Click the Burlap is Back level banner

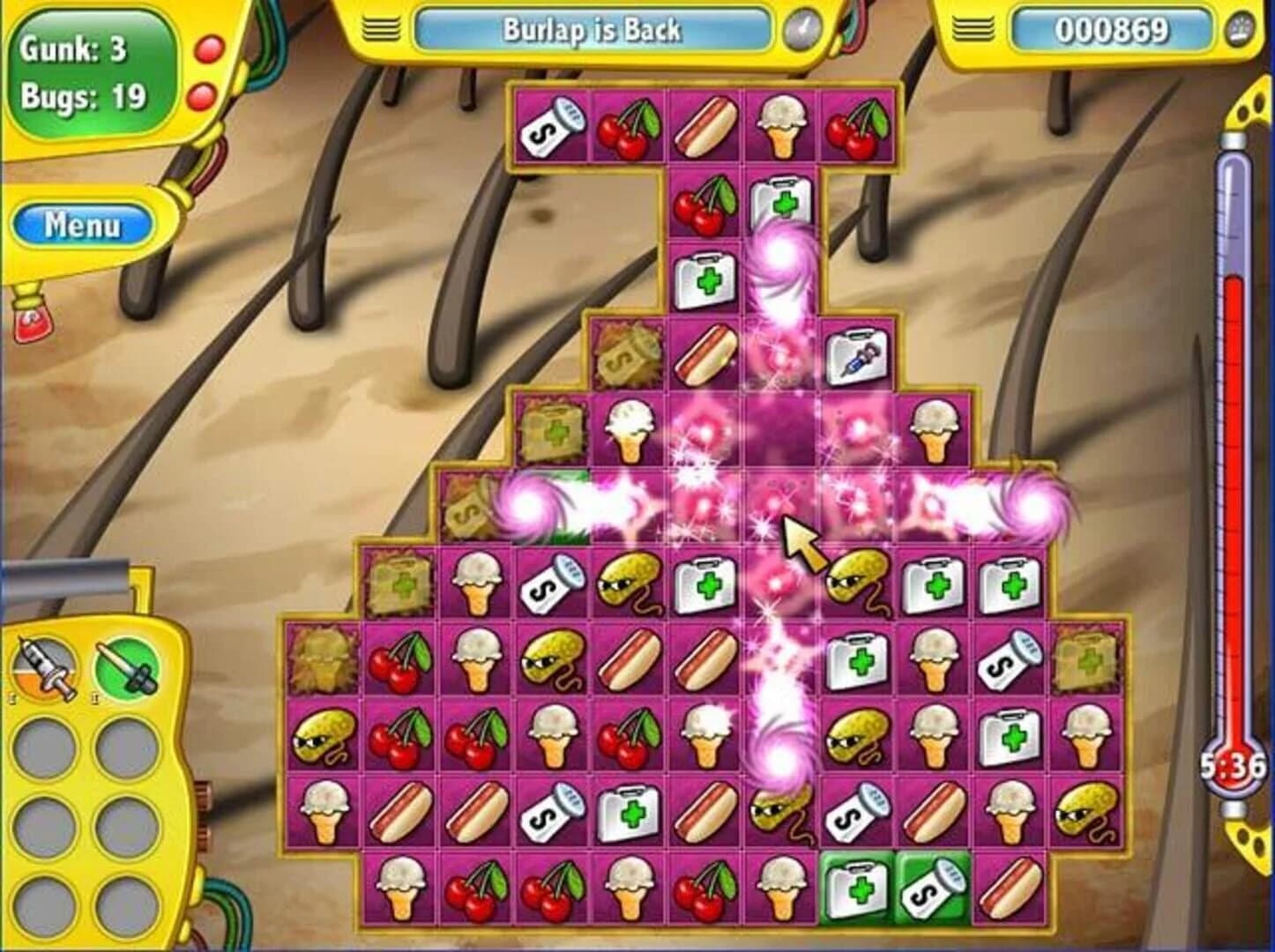tap(593, 27)
